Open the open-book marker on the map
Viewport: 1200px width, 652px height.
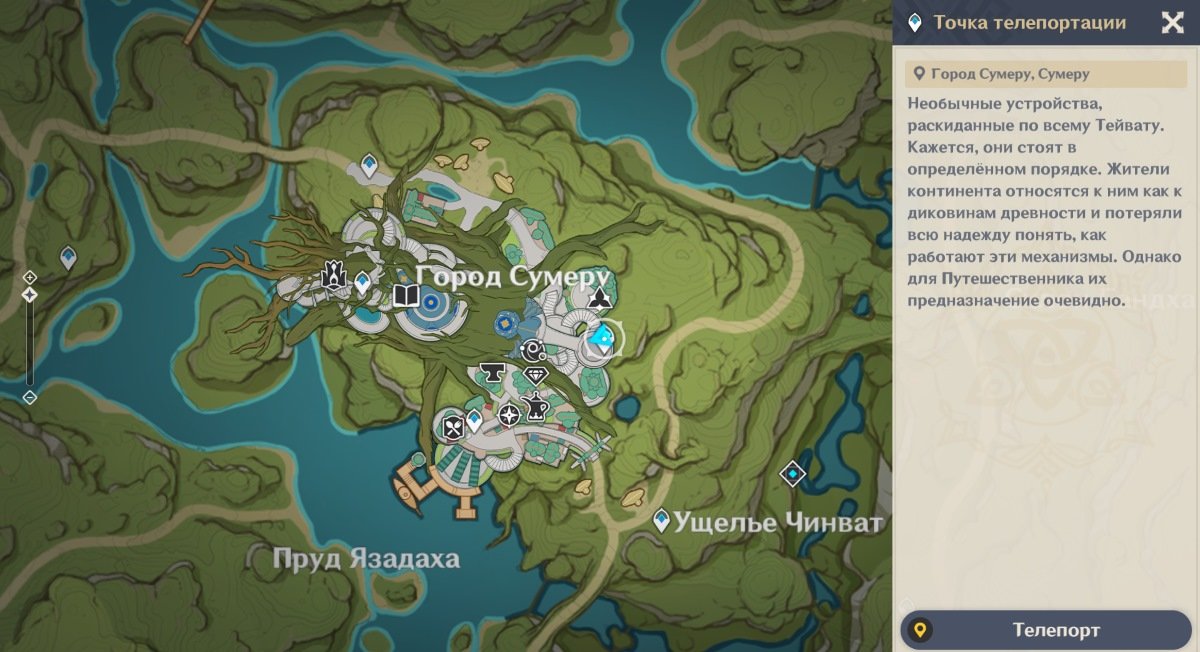coord(405,295)
